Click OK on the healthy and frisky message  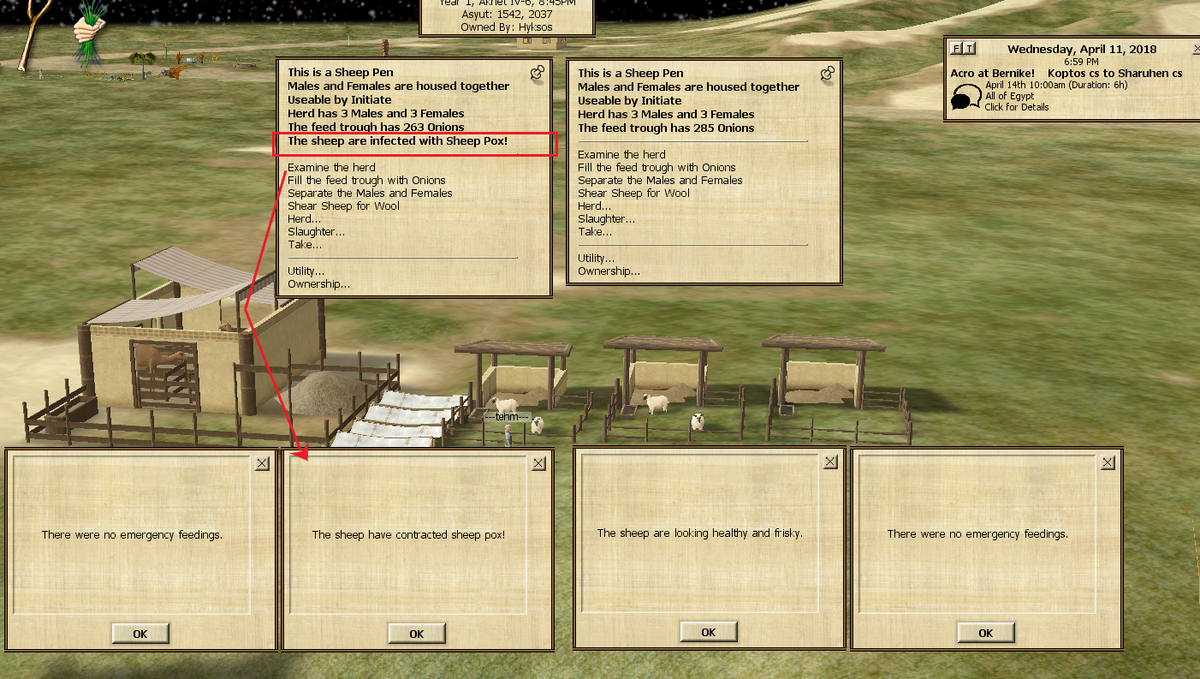pos(708,631)
